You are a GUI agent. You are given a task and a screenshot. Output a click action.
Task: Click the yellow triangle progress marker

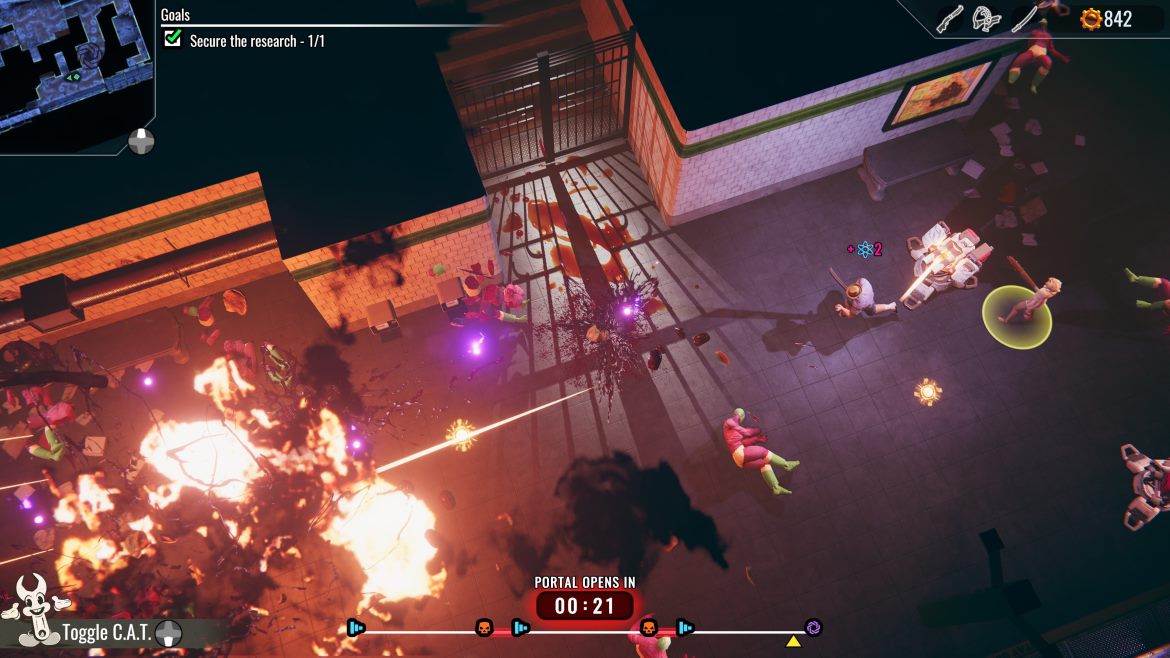click(793, 641)
